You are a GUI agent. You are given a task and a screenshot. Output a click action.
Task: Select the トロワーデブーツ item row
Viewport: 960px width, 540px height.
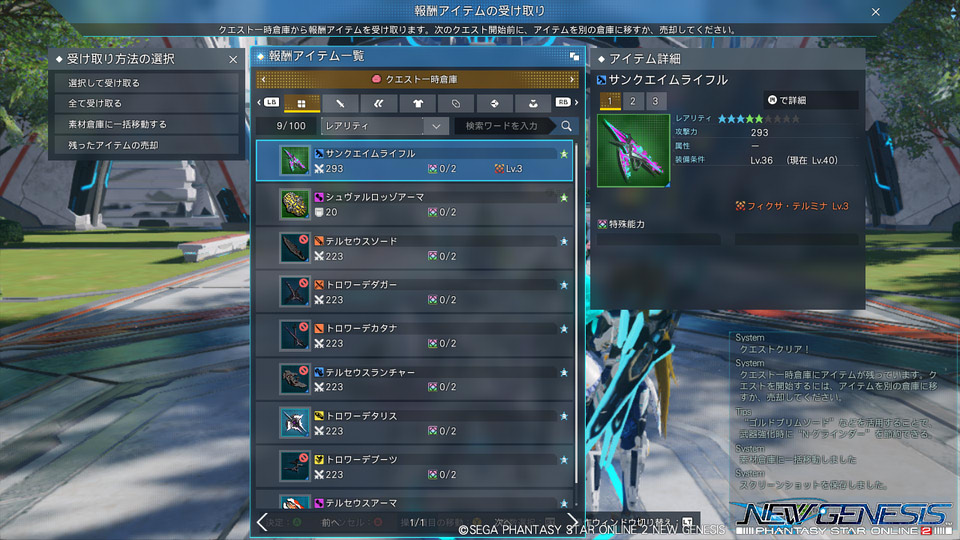pos(415,467)
